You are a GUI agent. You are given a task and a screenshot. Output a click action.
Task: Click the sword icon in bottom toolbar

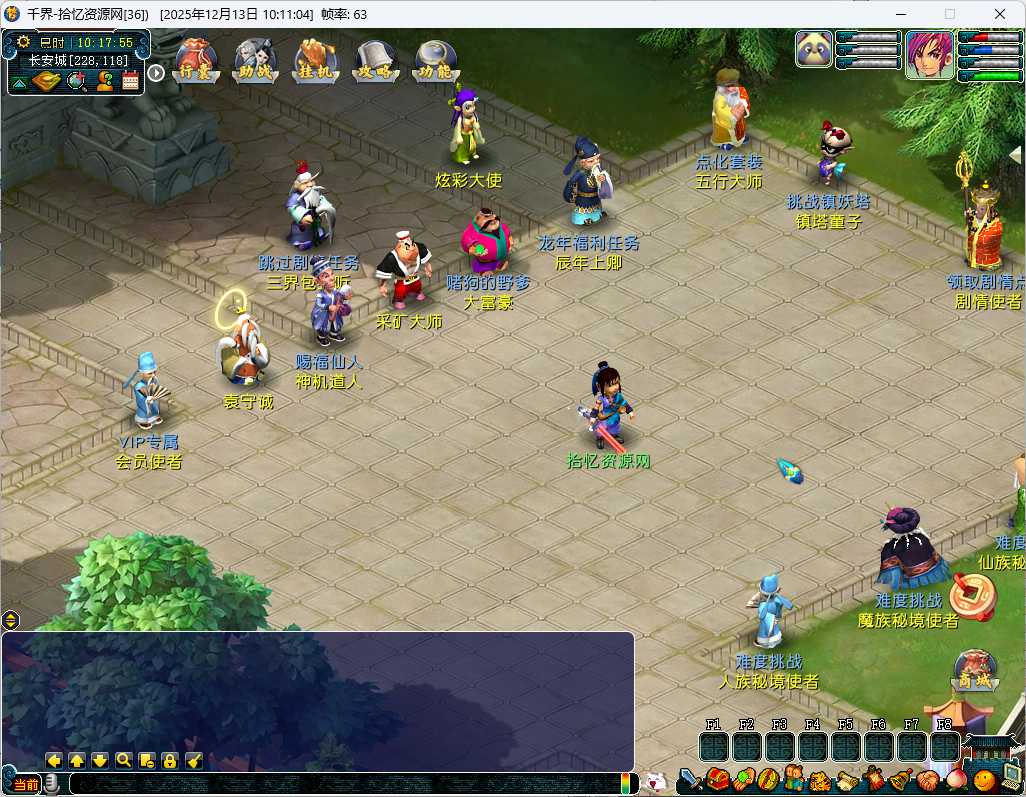point(690,780)
